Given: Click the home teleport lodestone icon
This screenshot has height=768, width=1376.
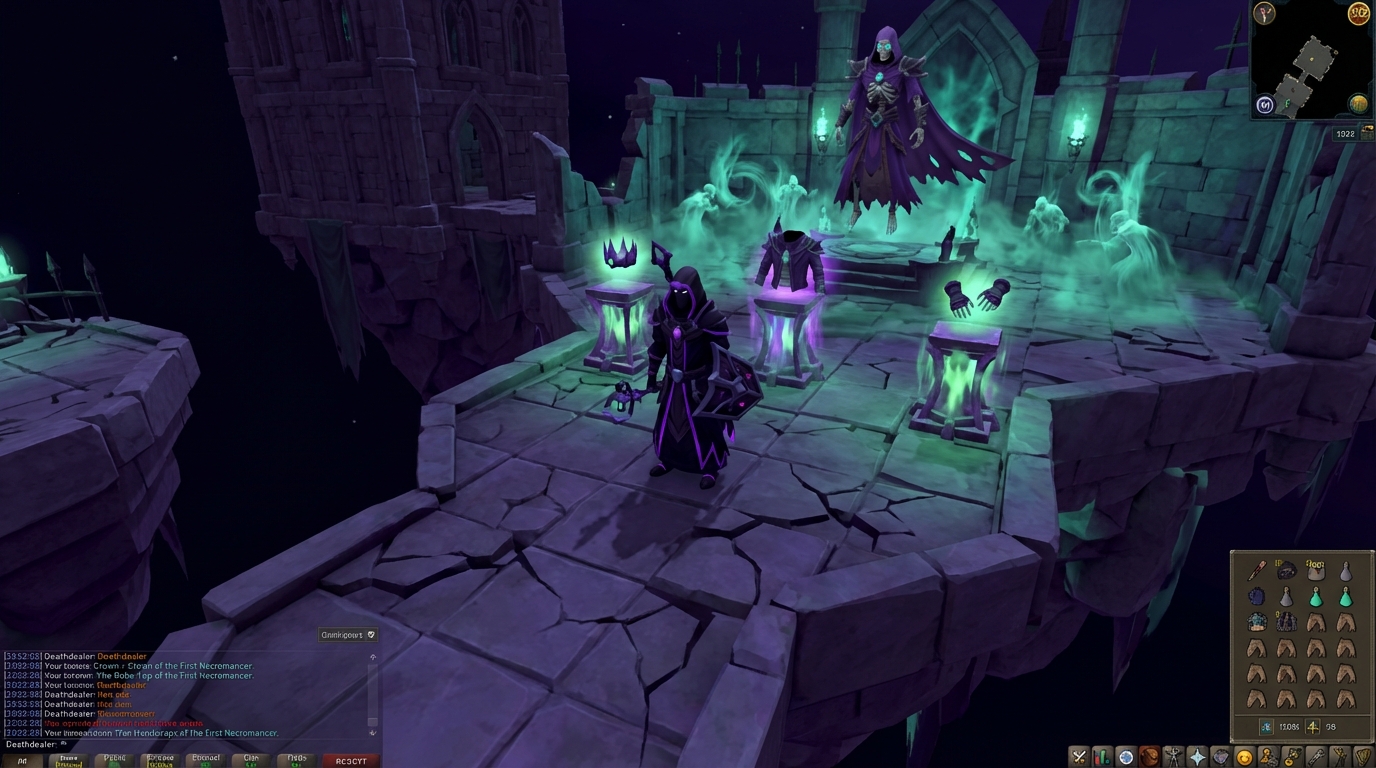Looking at the screenshot, I should click(x=1266, y=104).
